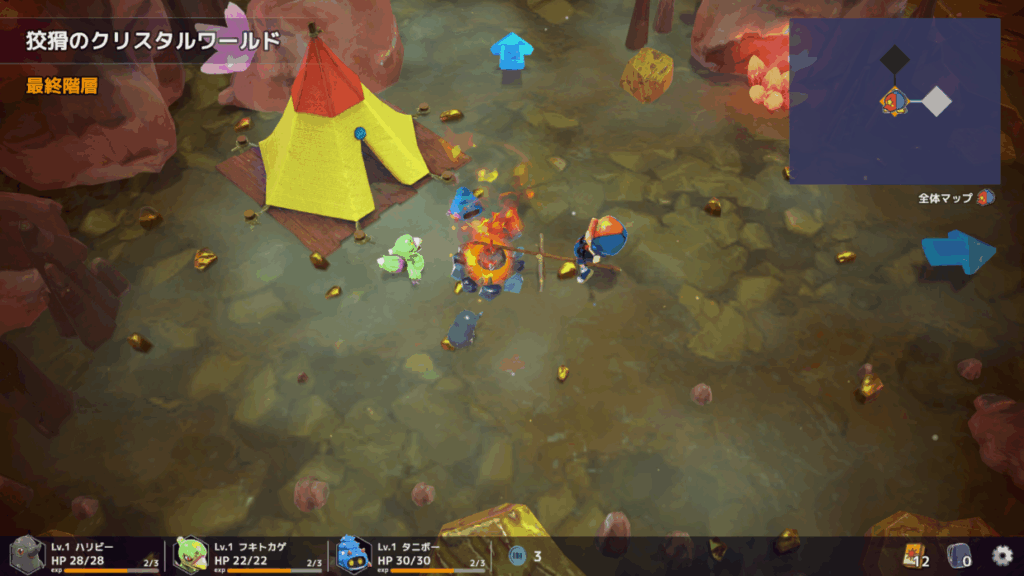Show the full map via 全体マップ
This screenshot has width=1024, height=576.
955,198
